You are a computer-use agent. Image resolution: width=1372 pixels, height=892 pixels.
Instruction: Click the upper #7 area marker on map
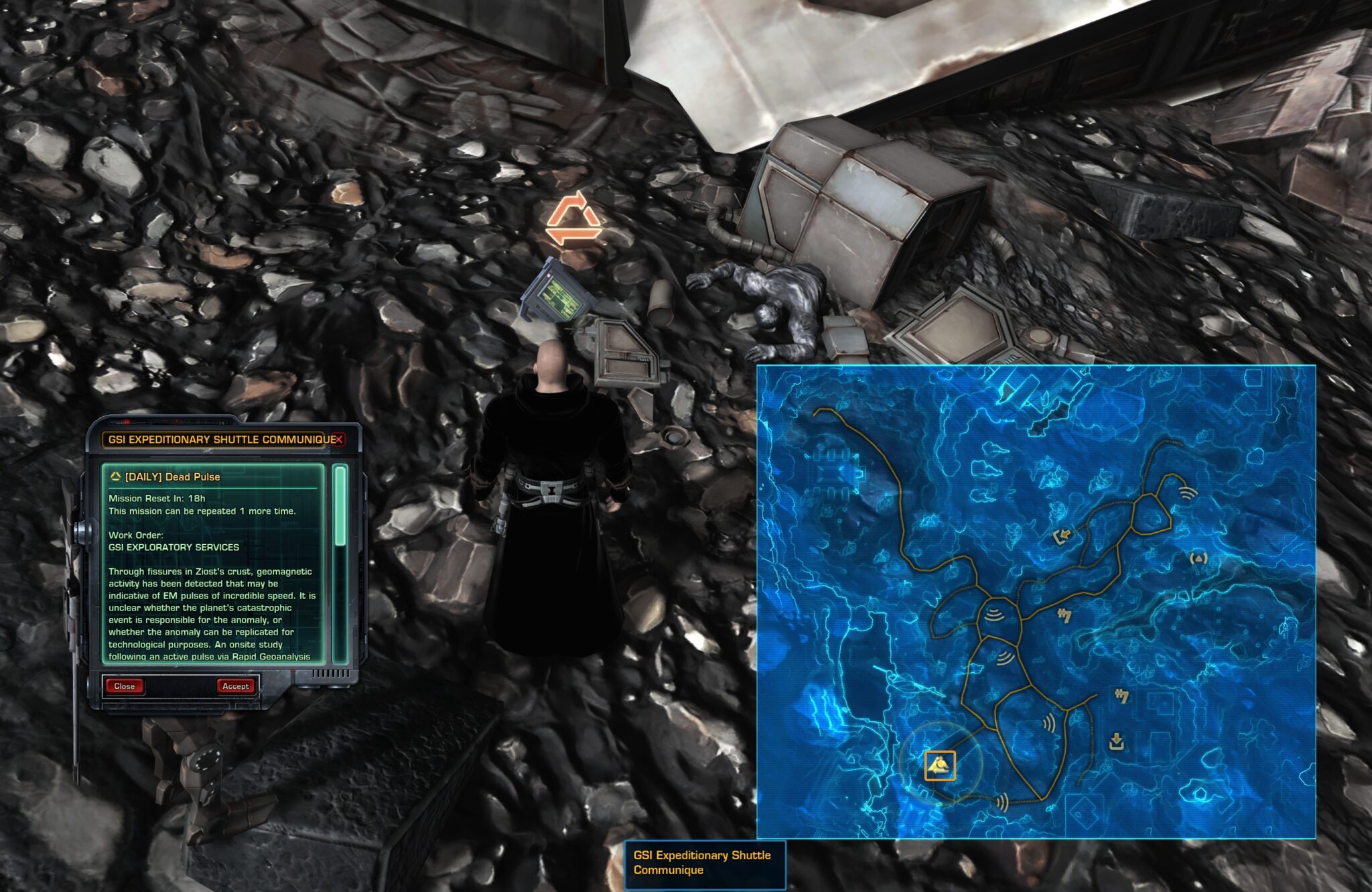pyautogui.click(x=1065, y=615)
